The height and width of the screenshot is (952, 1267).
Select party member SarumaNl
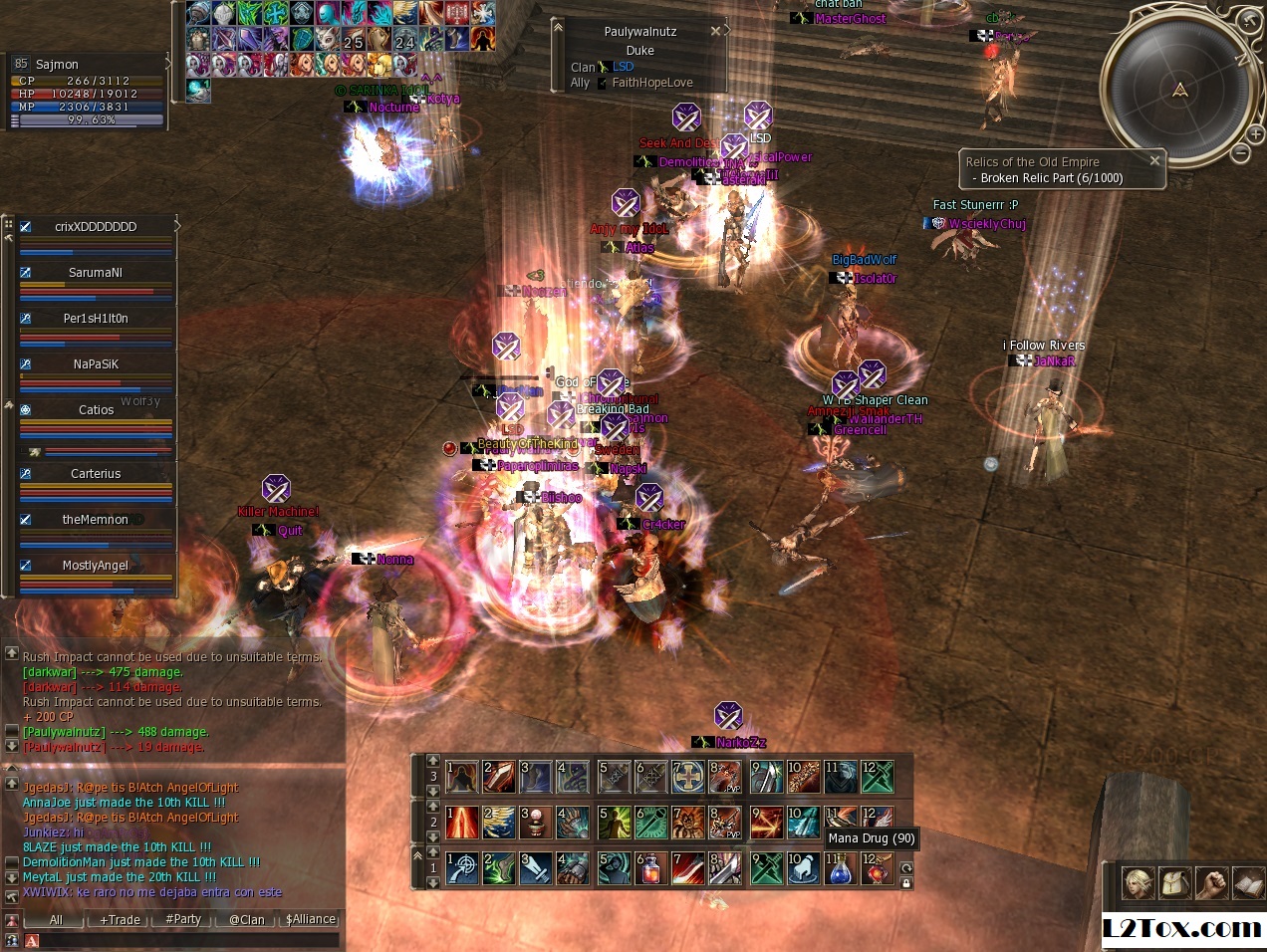(96, 272)
